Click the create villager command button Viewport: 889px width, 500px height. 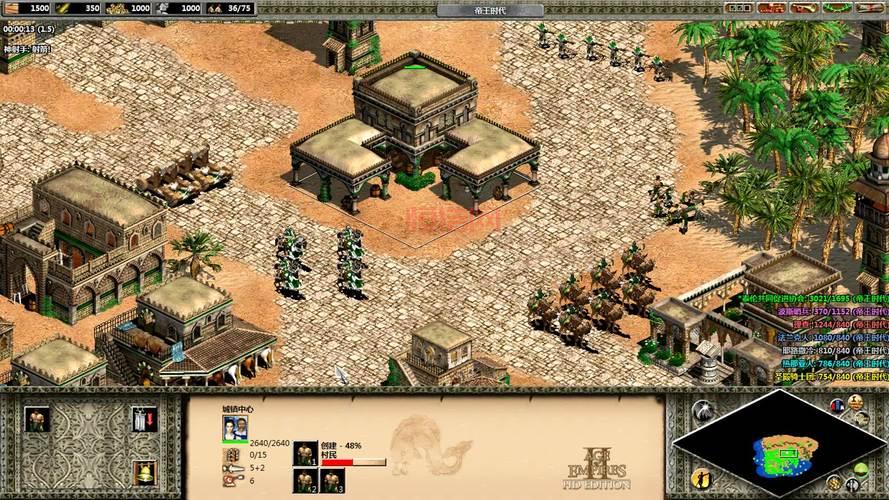coord(39,419)
